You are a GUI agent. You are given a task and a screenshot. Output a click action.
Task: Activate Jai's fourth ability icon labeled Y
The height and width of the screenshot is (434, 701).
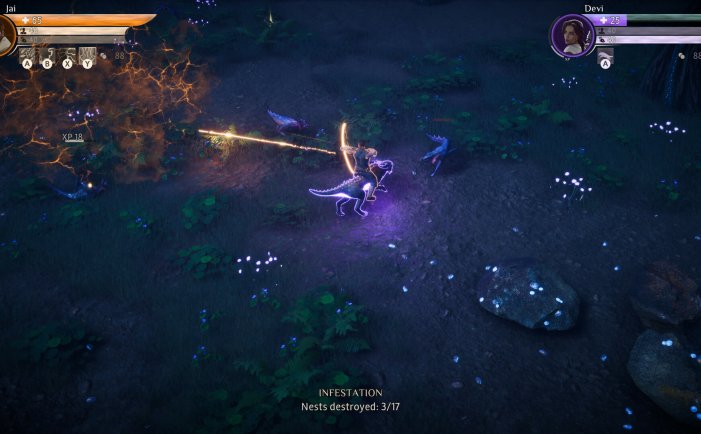[88, 57]
